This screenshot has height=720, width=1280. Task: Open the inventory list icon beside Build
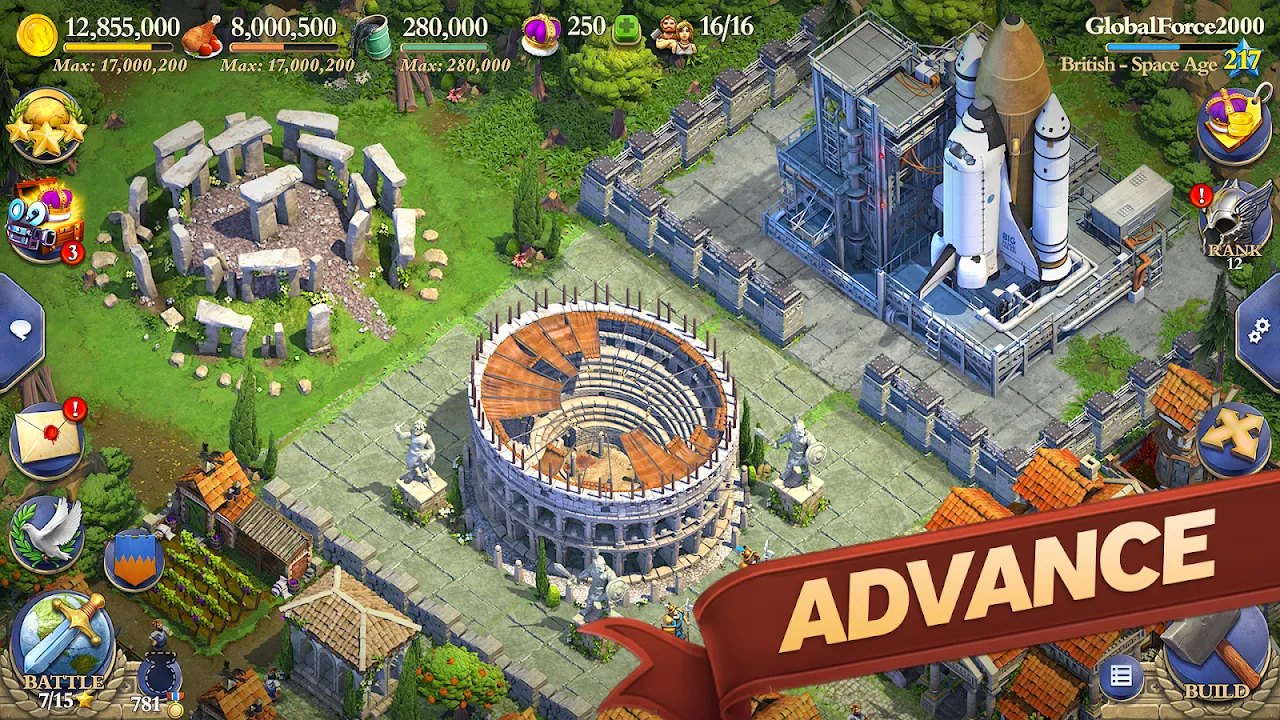tap(1122, 680)
